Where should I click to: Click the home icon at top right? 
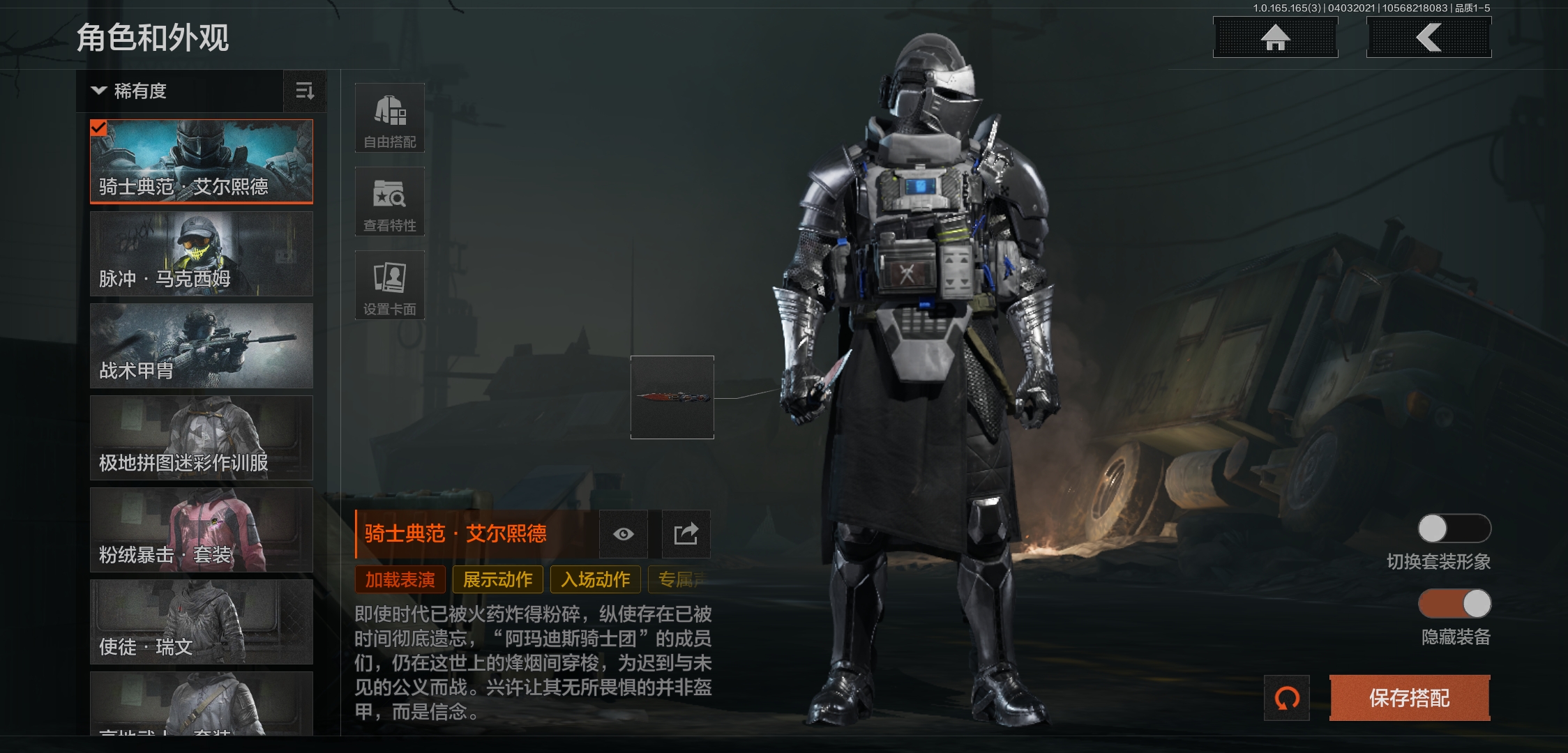[1275, 38]
